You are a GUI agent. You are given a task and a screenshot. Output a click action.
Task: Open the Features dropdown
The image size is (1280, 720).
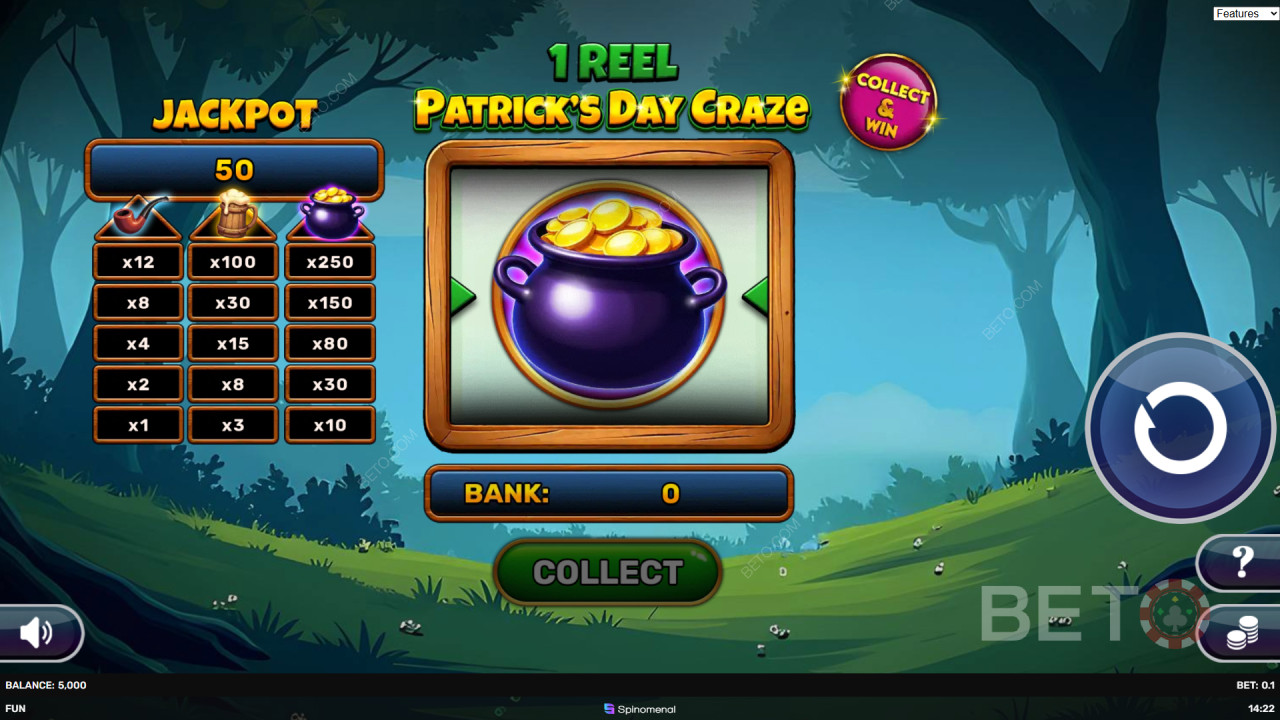[x=1245, y=13]
